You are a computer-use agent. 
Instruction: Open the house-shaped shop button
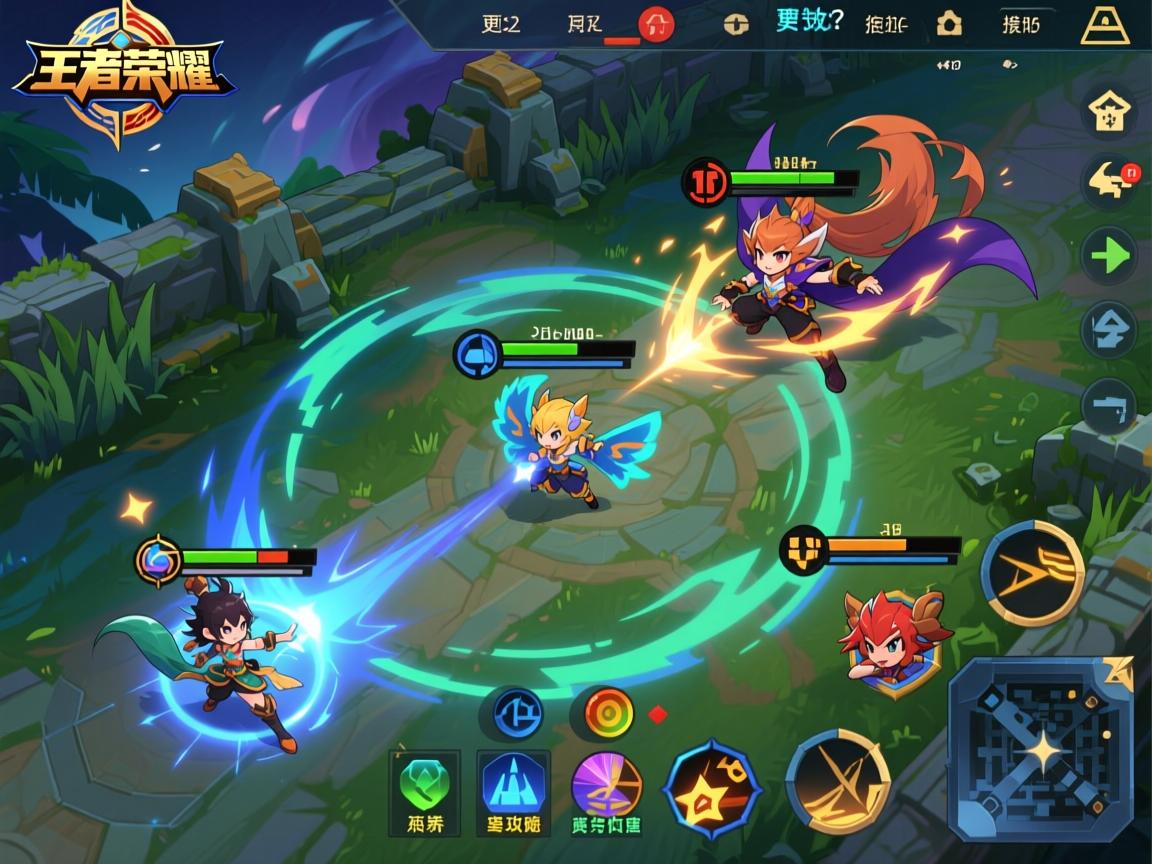[1110, 110]
